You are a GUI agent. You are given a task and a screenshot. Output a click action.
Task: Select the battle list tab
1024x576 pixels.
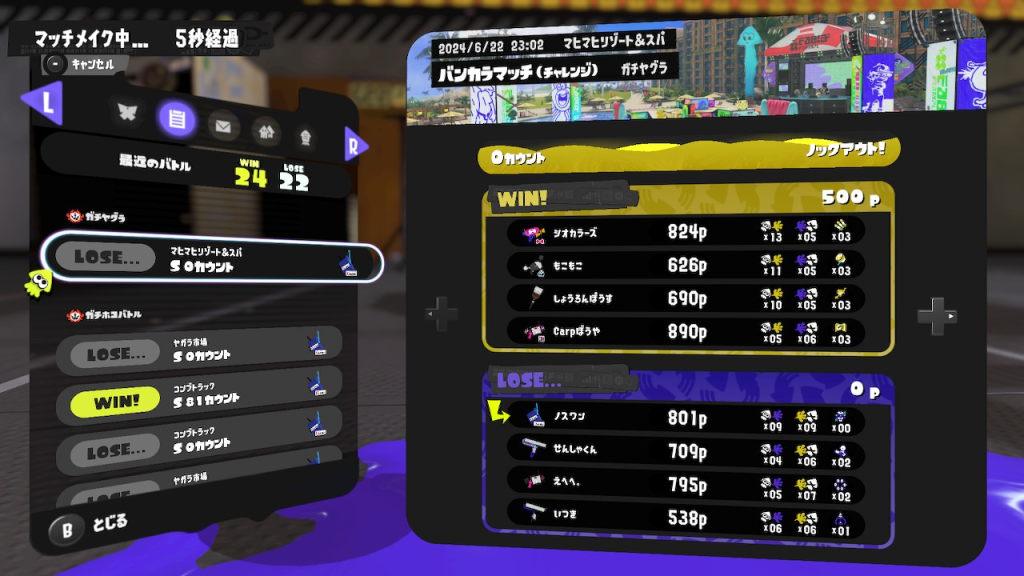pyautogui.click(x=176, y=119)
